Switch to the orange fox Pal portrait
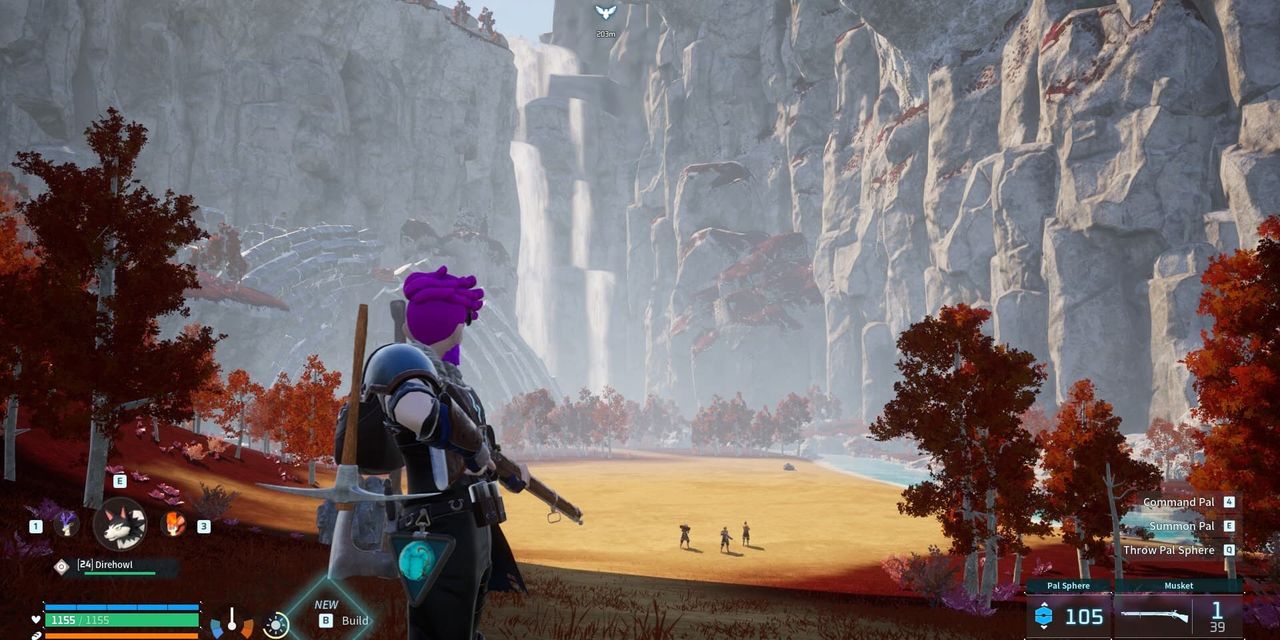This screenshot has width=1280, height=640. coord(174,524)
